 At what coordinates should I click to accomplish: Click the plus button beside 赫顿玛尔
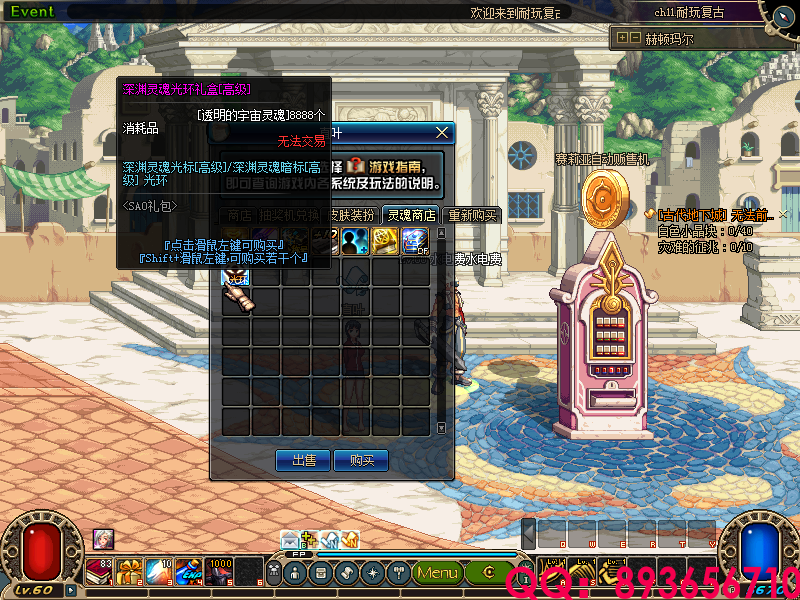point(623,38)
